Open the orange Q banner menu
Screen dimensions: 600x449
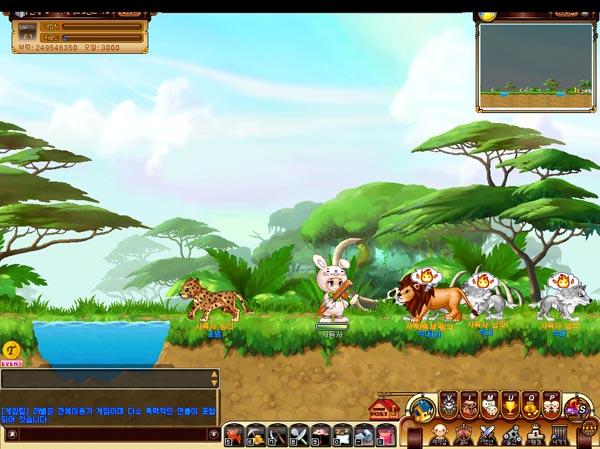pyautogui.click(x=531, y=404)
